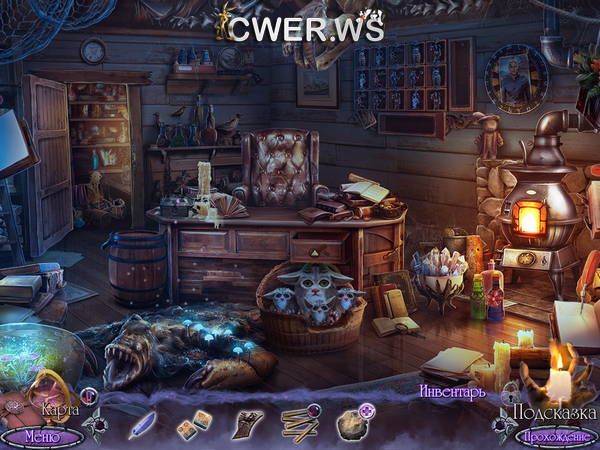600x450 pixels.
Task: Choose the wooden sticks inventory item
Action: coord(299,423)
